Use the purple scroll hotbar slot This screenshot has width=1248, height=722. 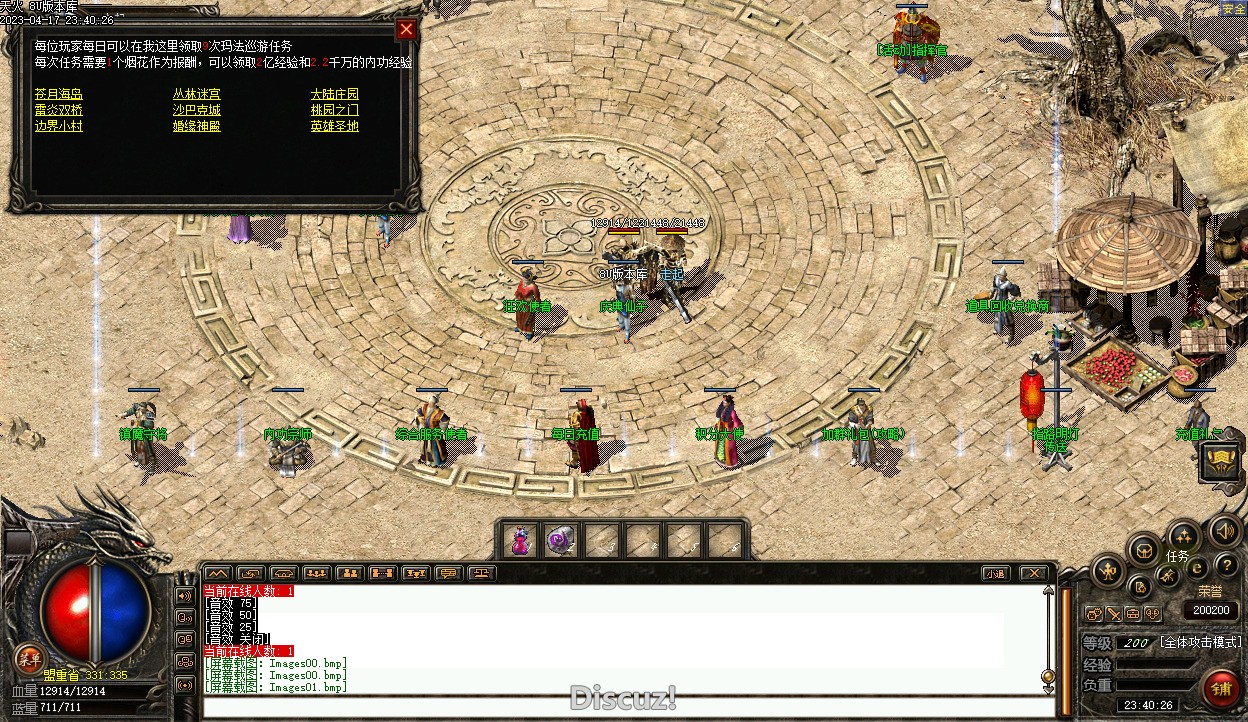(561, 541)
